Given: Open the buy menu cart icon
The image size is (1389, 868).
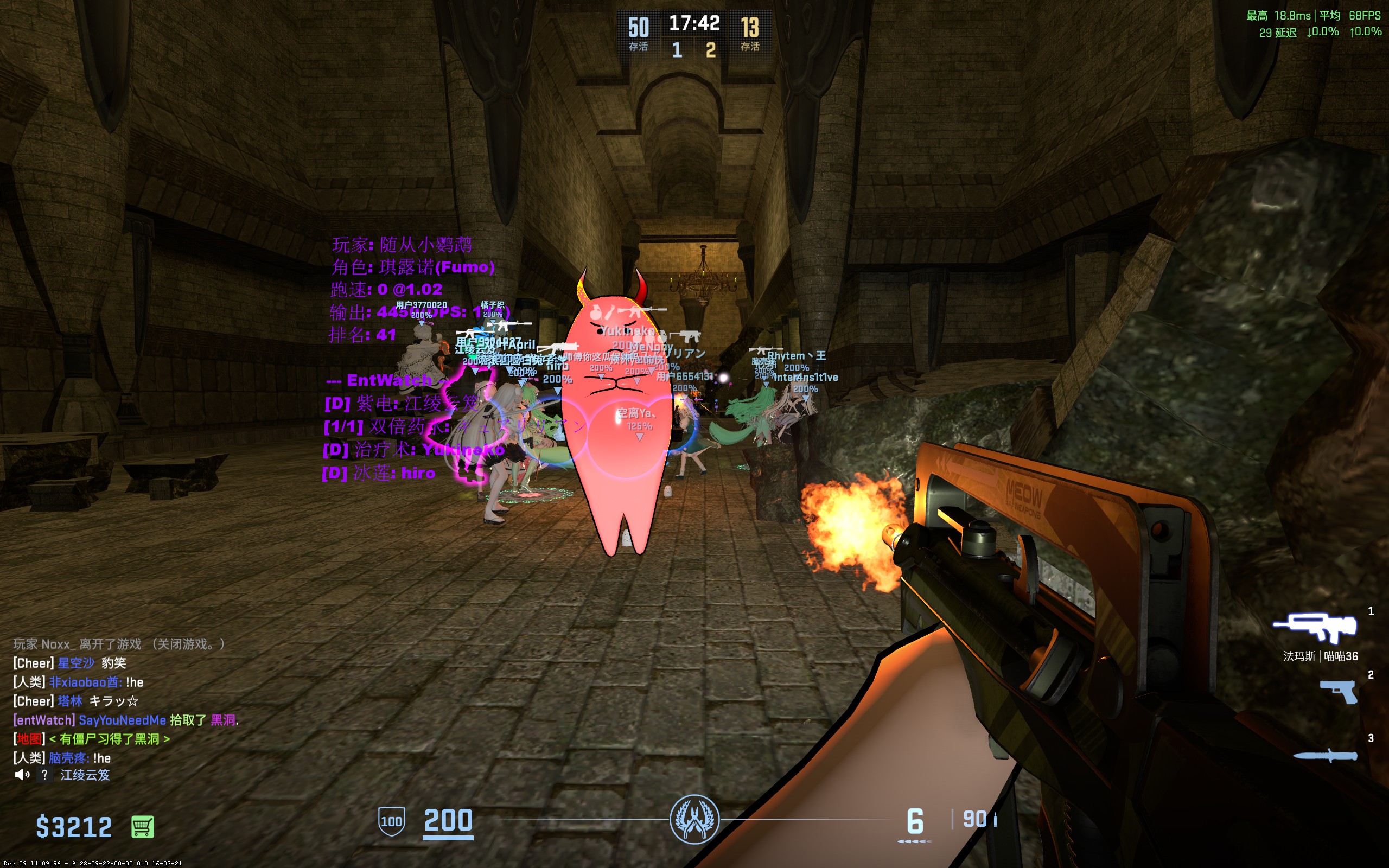Looking at the screenshot, I should [142, 827].
